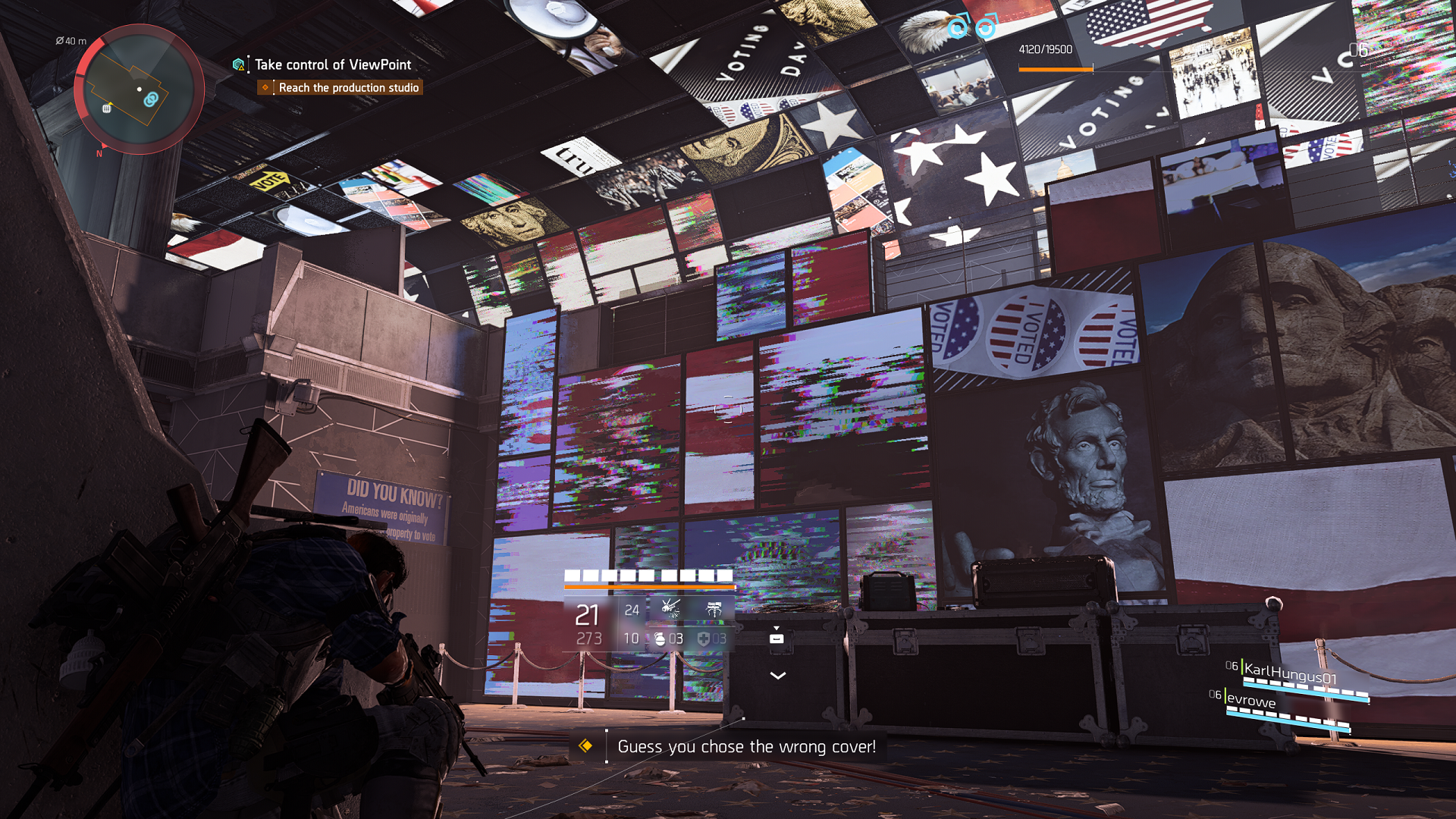Open the circular minimap
Image resolution: width=1456 pixels, height=819 pixels.
pyautogui.click(x=139, y=89)
